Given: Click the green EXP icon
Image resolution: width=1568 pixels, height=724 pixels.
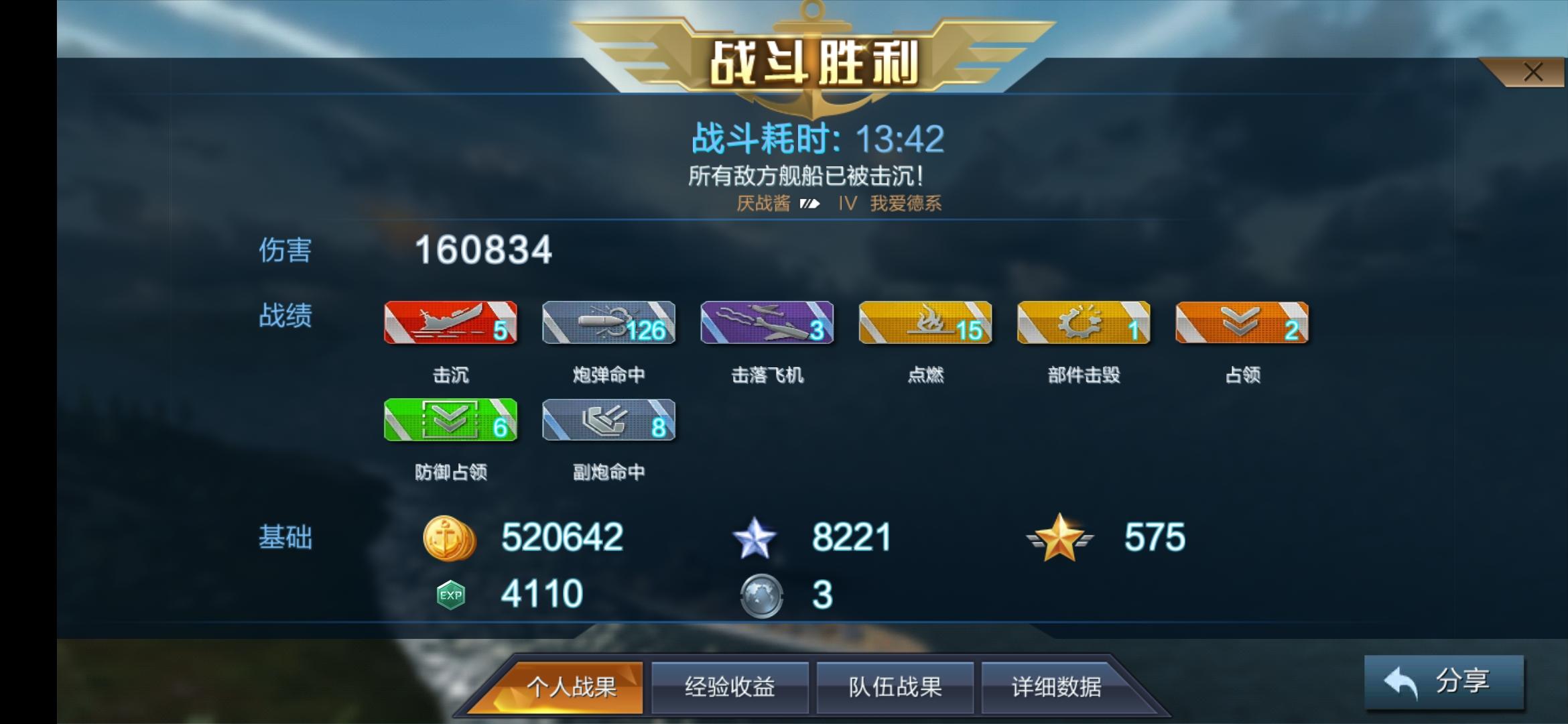Looking at the screenshot, I should tap(450, 593).
